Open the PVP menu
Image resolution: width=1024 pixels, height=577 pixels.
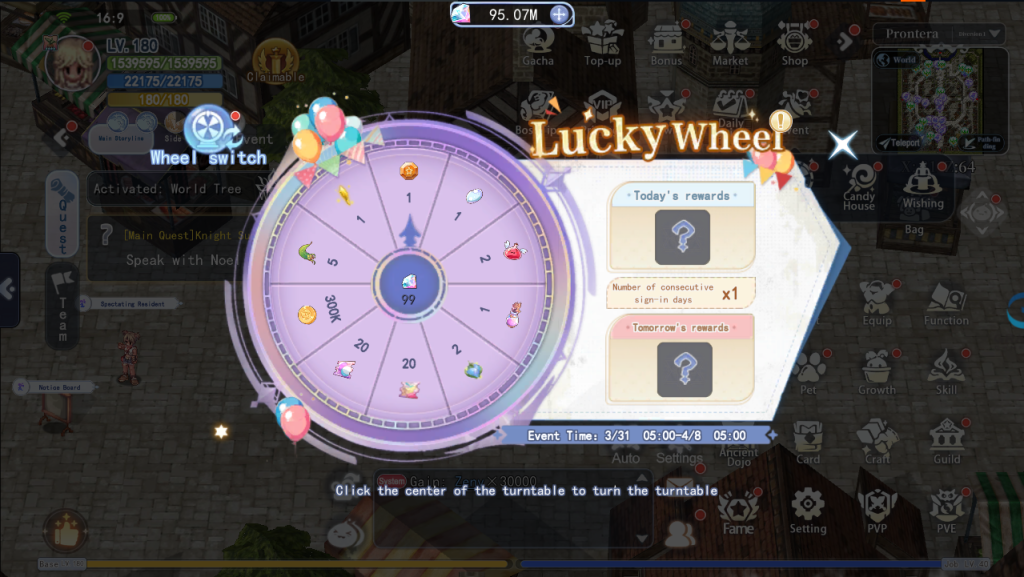click(x=877, y=509)
